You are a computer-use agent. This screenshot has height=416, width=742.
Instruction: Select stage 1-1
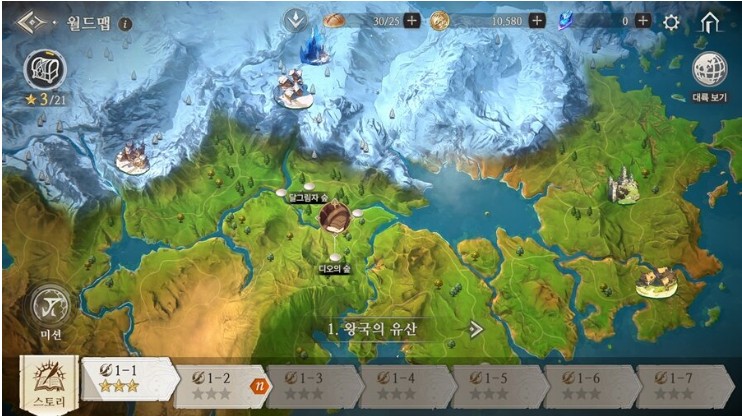126,379
